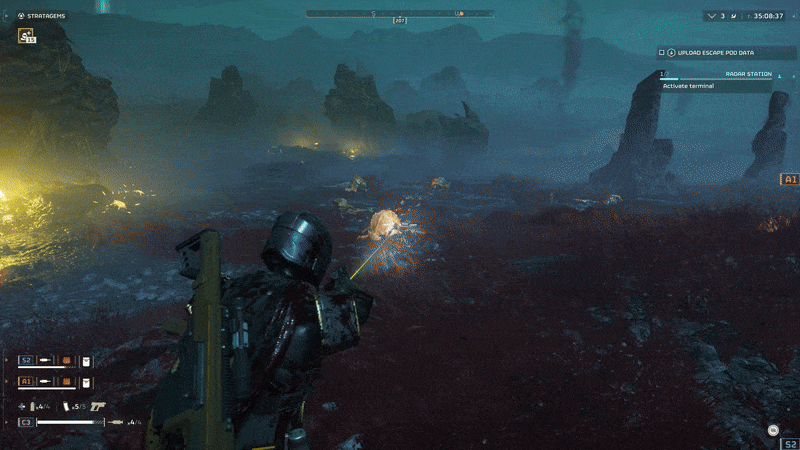800x450 pixels.
Task: Select the pistol weapon icon
Action: [97, 405]
